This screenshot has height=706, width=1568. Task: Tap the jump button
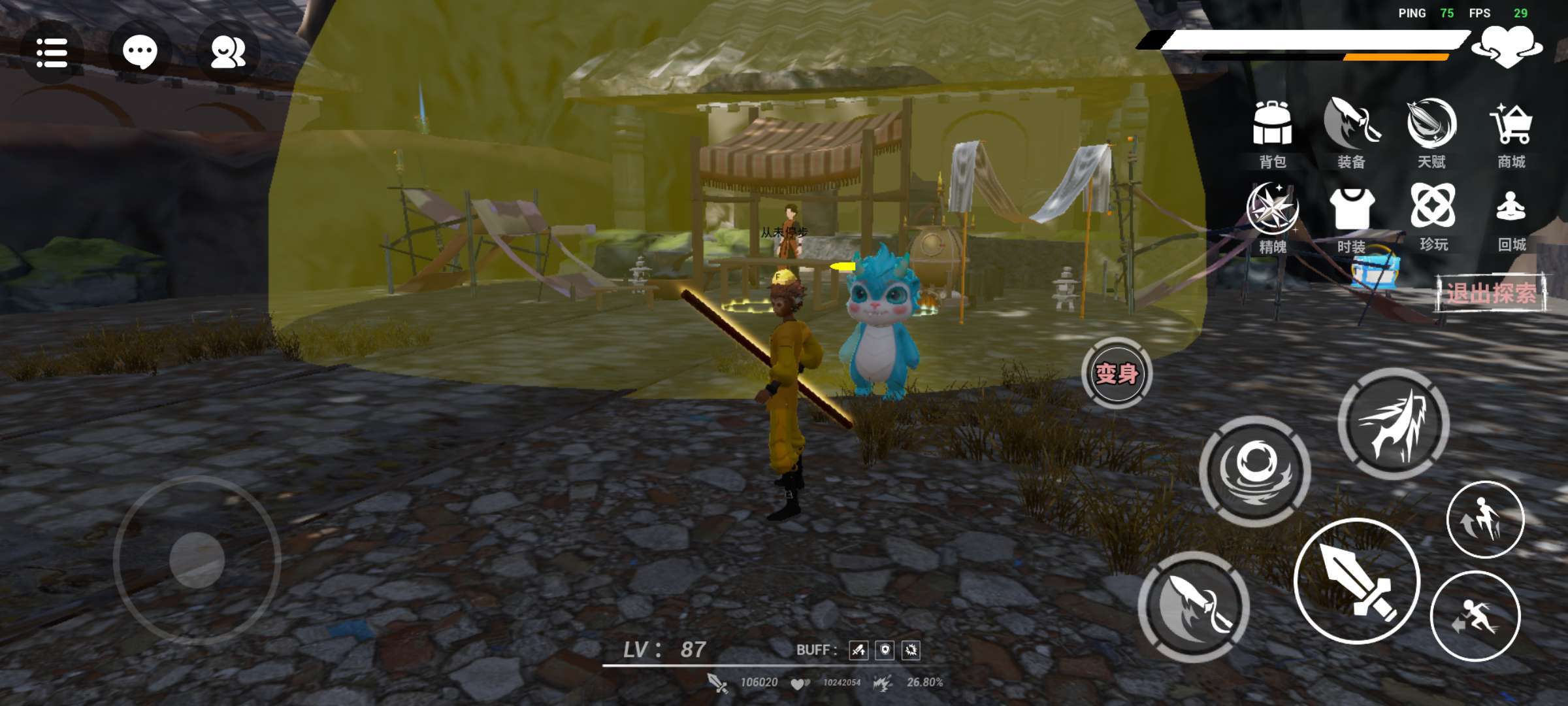coord(1485,520)
